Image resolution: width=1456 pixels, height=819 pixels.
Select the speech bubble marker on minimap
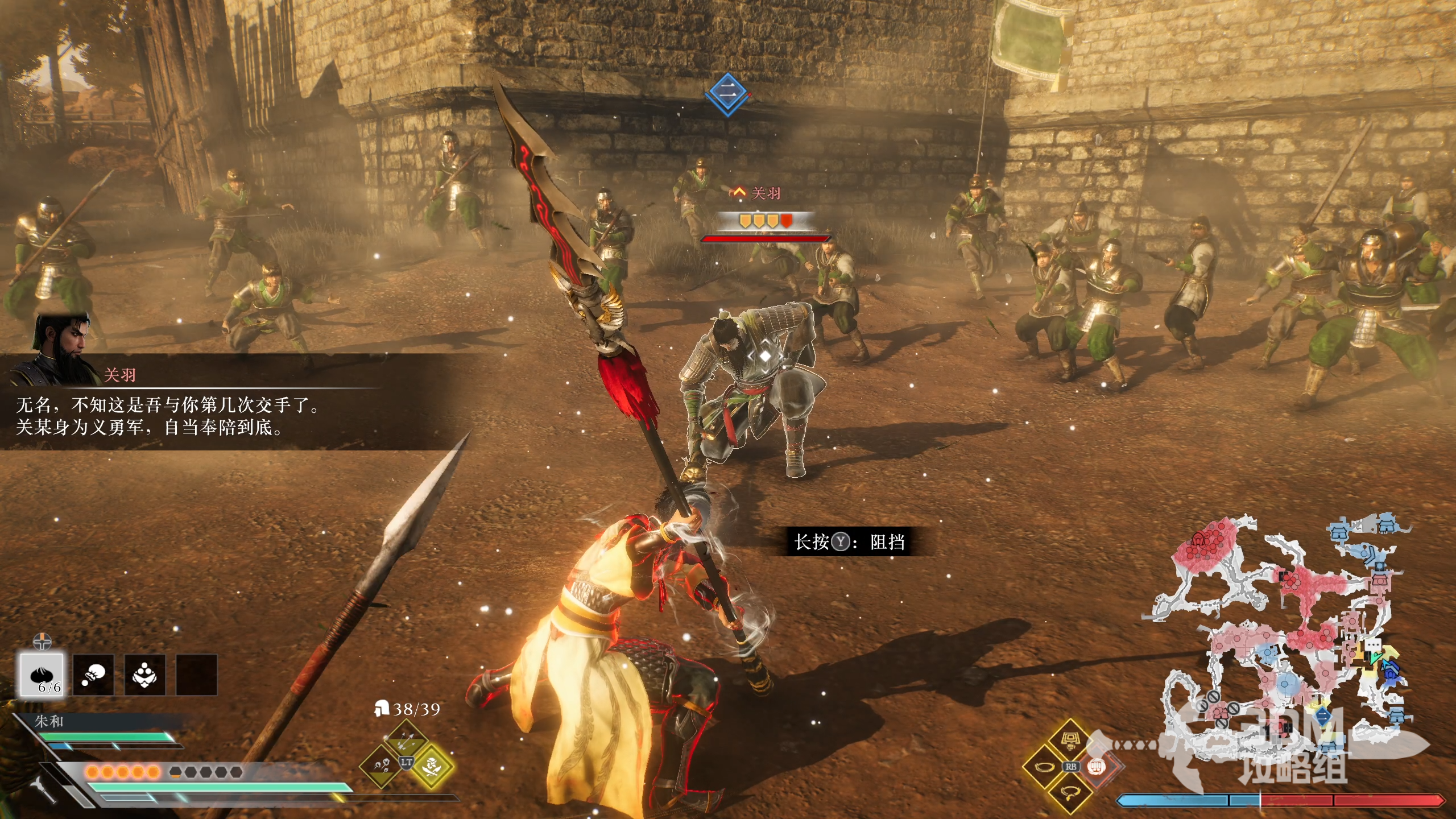pyautogui.click(x=1373, y=645)
